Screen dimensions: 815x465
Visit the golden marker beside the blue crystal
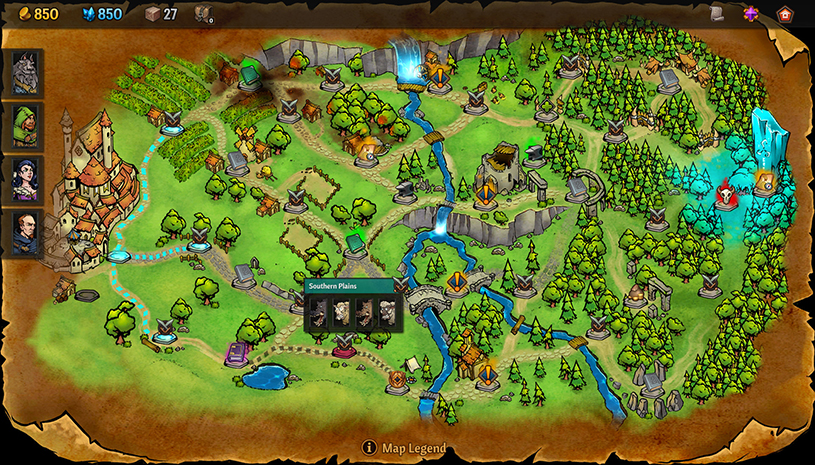[x=765, y=181]
